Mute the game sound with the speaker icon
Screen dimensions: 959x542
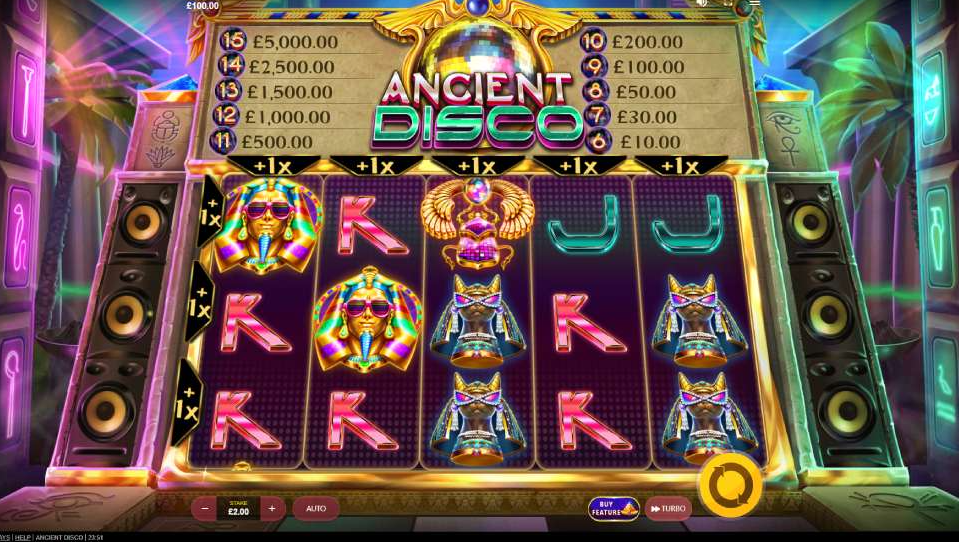(x=703, y=3)
